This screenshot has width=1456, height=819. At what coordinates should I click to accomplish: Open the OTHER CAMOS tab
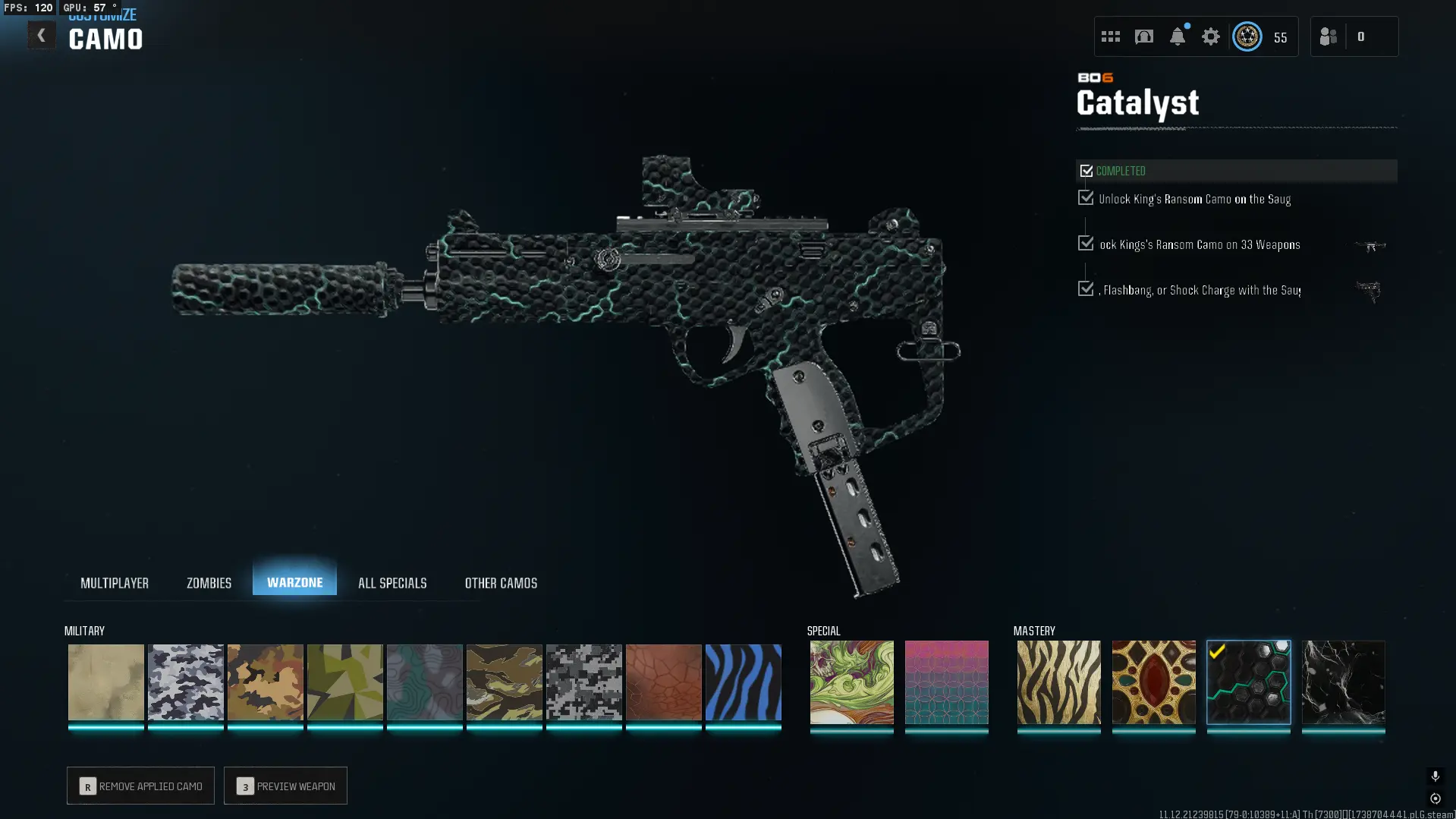point(501,582)
